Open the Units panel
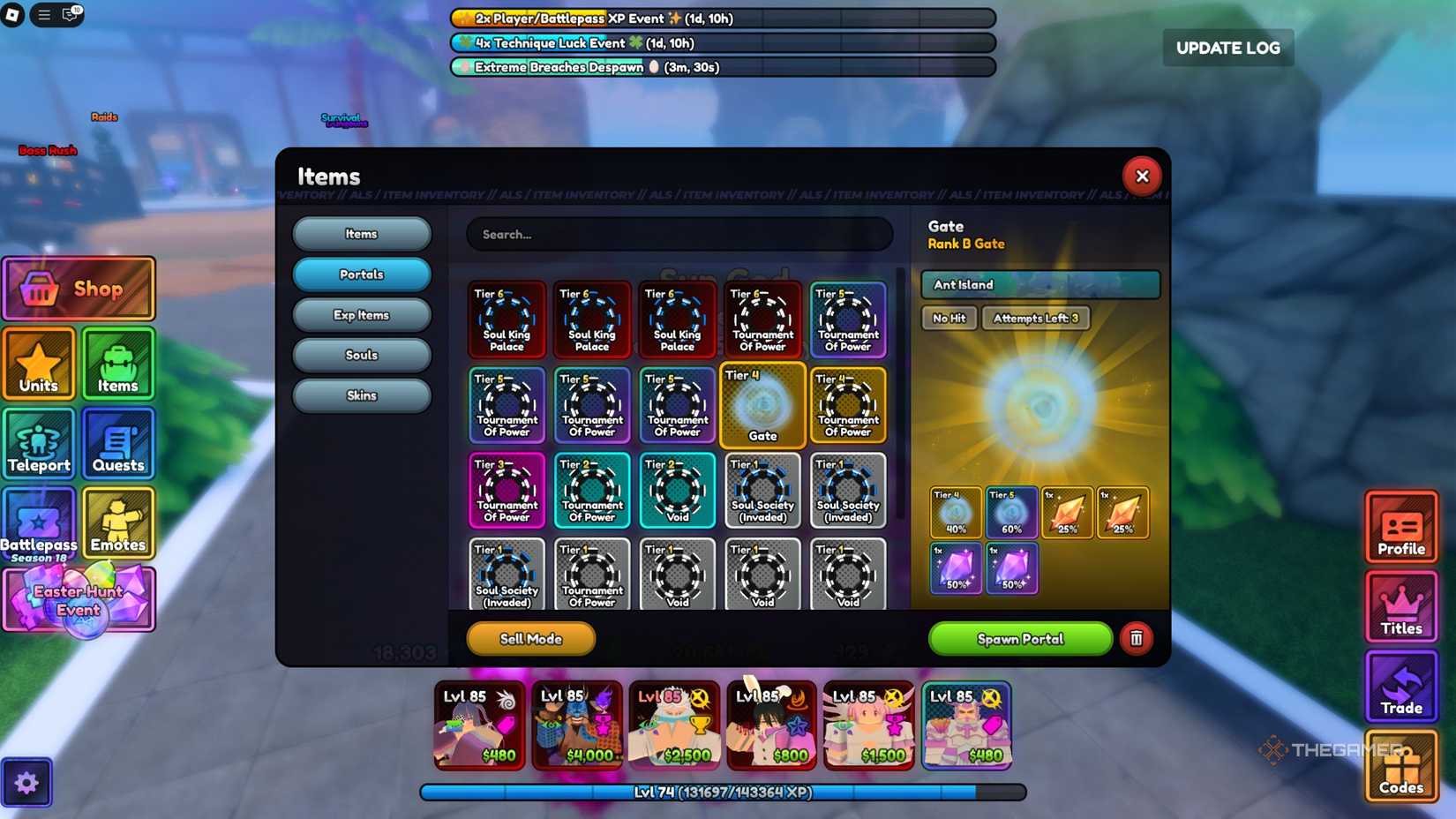The height and width of the screenshot is (819, 1456). click(x=39, y=364)
